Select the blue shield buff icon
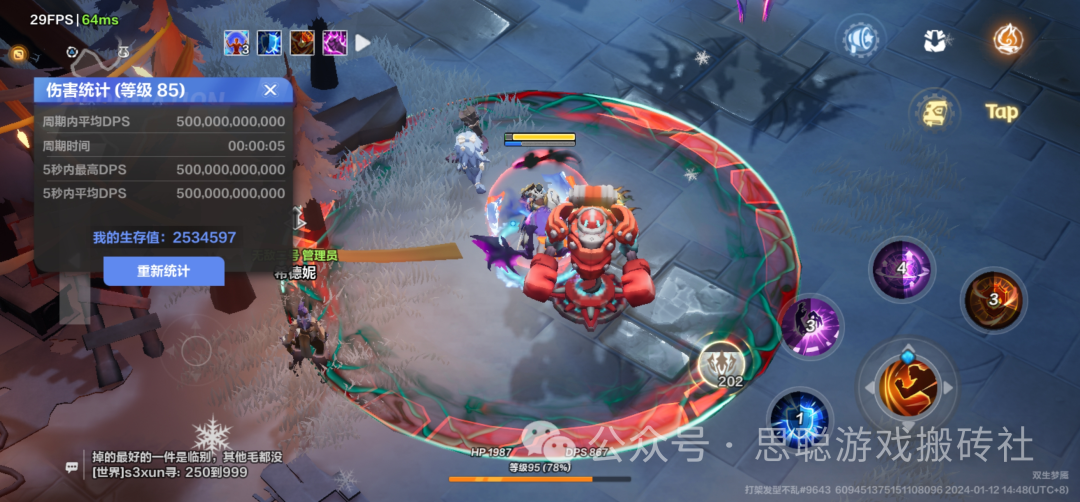 269,43
